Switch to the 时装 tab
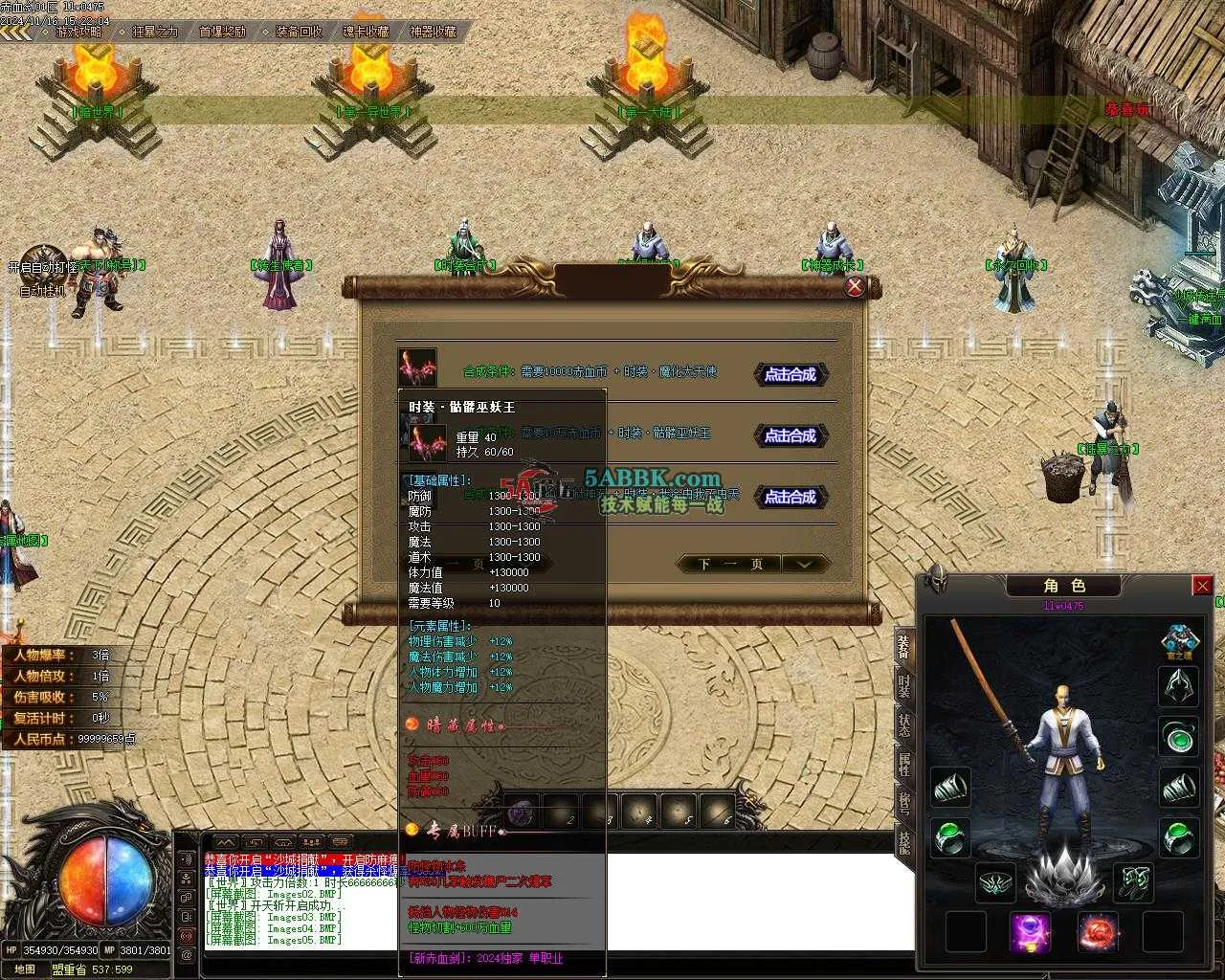 [903, 685]
